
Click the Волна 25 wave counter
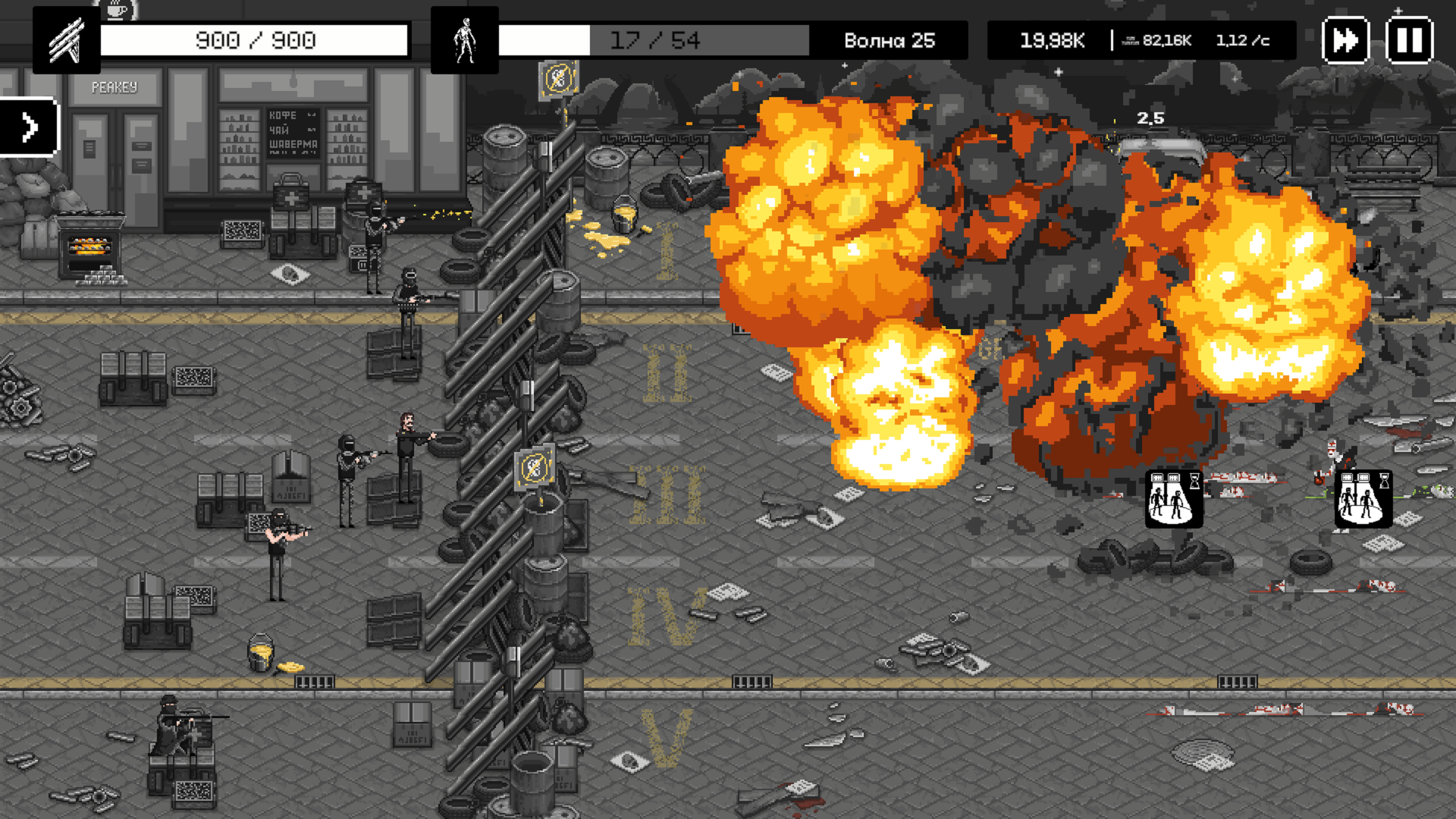tap(892, 41)
